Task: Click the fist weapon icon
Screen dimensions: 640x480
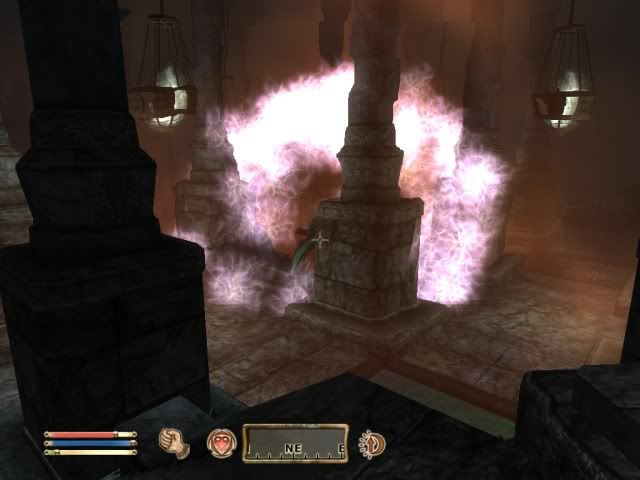Action: point(175,440)
